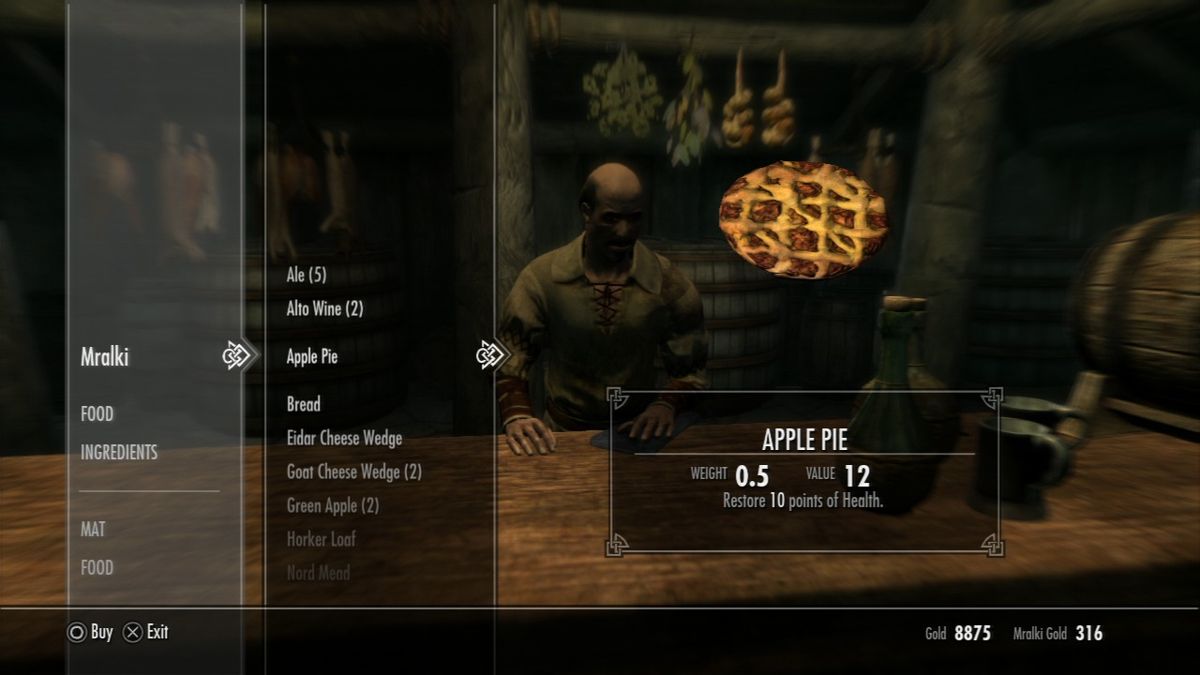Screen dimensions: 1200x675
Task: Choose the Green Apple entry
Action: (332, 506)
